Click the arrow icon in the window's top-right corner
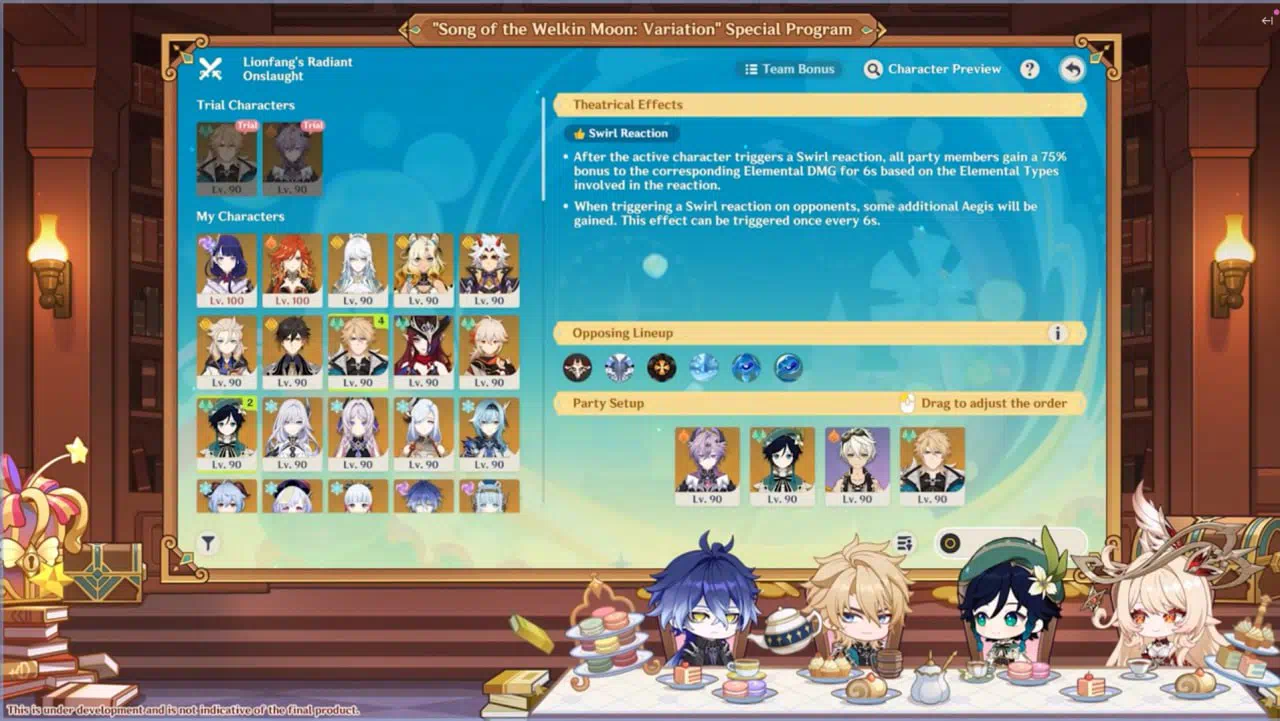Screen dimensions: 1280x721 click(1267, 21)
